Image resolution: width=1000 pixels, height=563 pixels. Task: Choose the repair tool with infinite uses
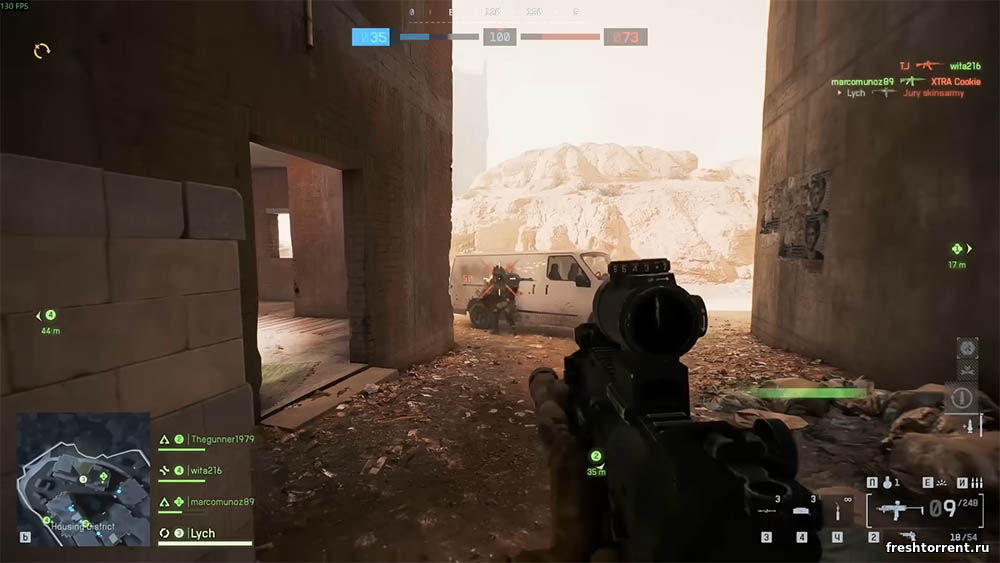pos(838,511)
